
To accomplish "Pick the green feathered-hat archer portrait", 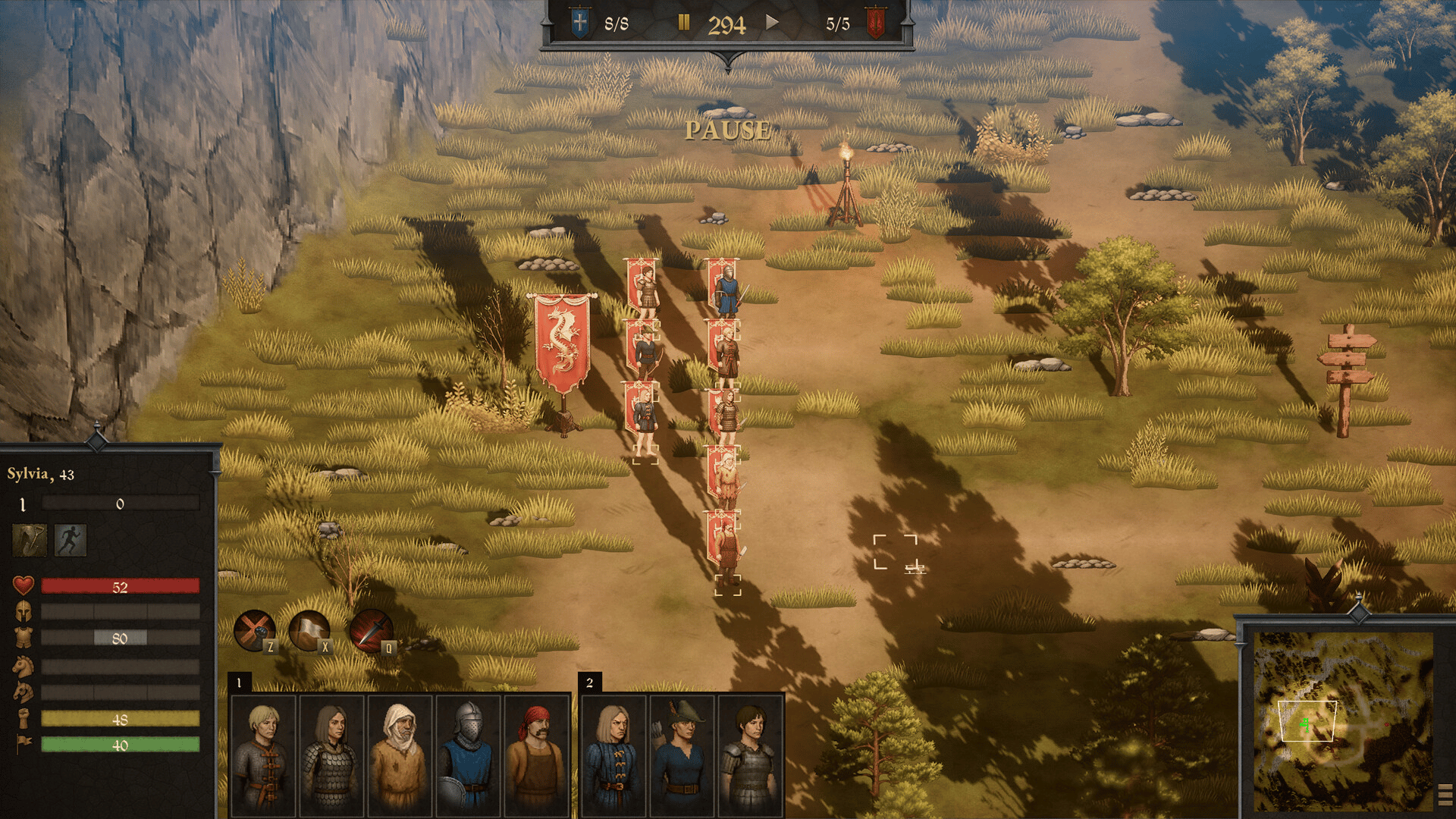I will pyautogui.click(x=682, y=755).
